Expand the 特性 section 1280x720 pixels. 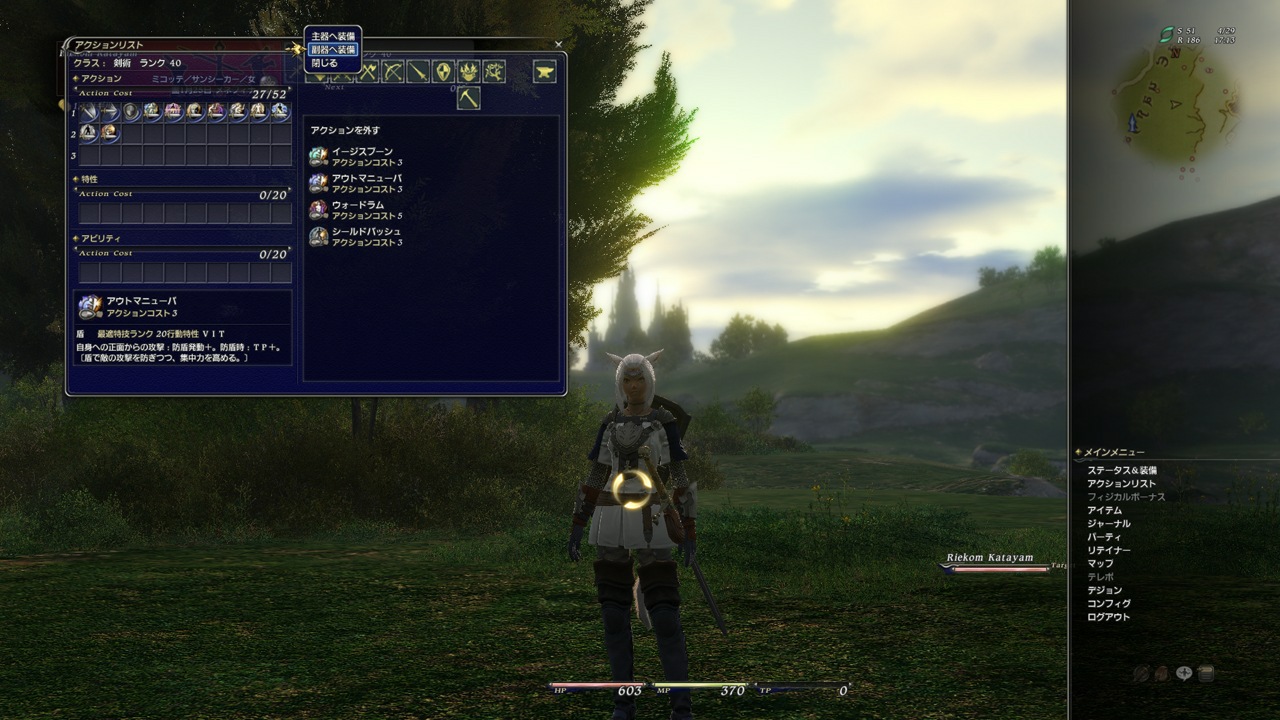pos(75,180)
